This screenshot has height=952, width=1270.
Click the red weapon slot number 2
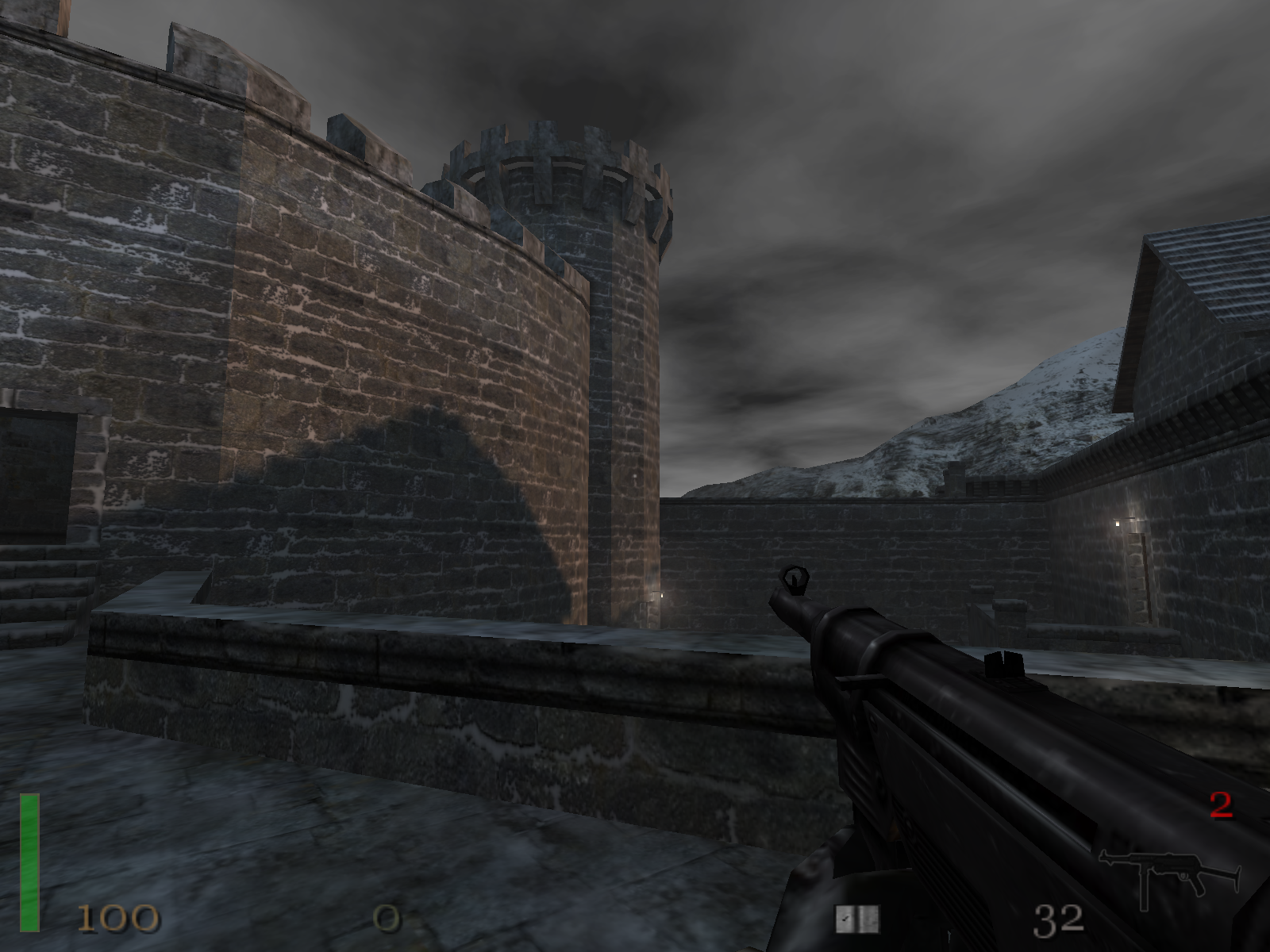tap(1220, 804)
